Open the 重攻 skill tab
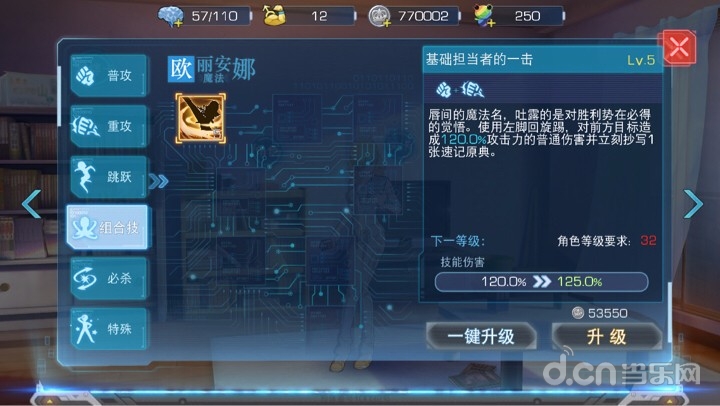This screenshot has width=720, height=406. coord(108,128)
